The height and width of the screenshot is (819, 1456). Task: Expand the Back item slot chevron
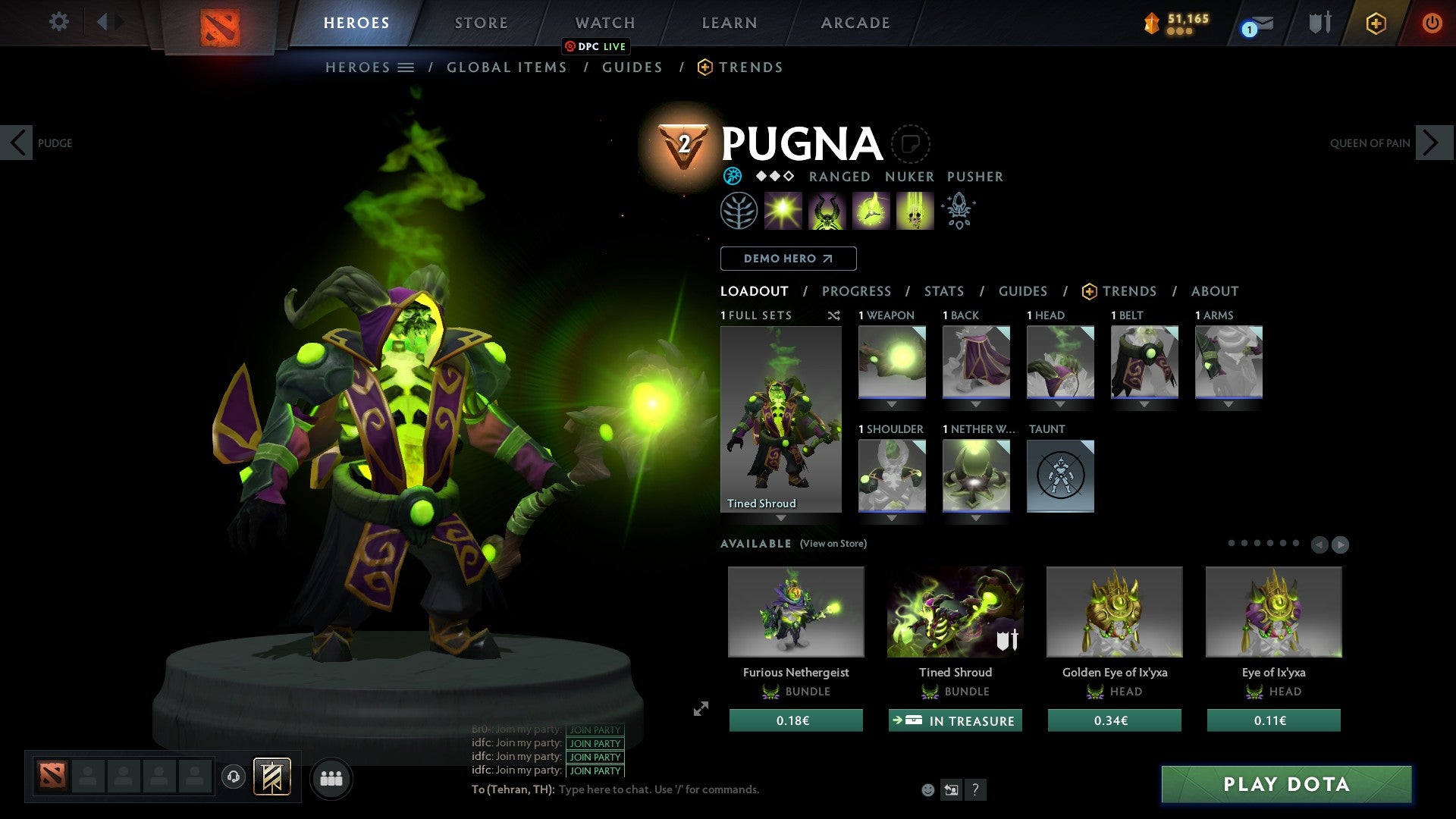coord(976,403)
